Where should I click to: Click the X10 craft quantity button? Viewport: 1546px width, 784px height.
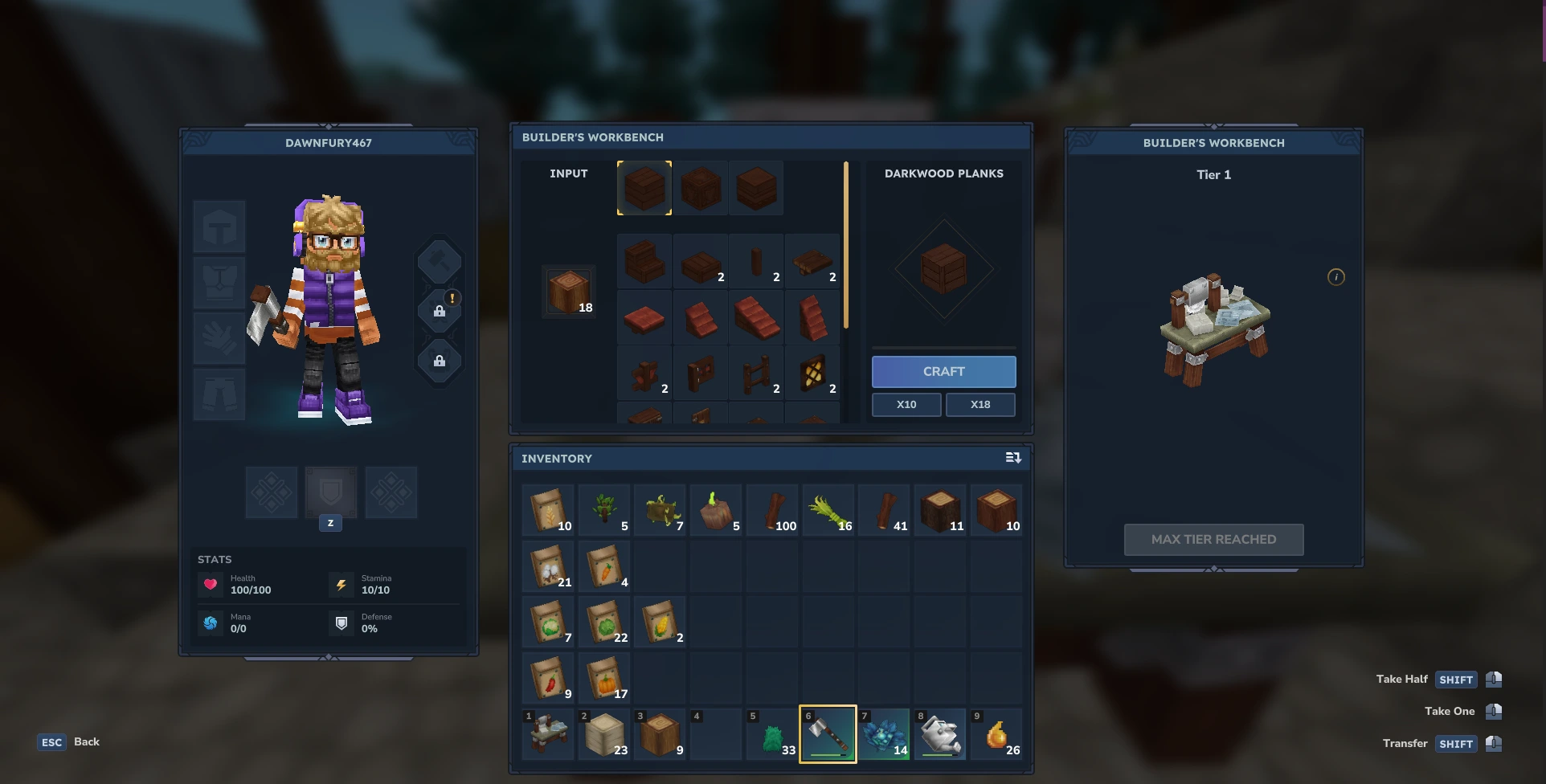click(906, 404)
